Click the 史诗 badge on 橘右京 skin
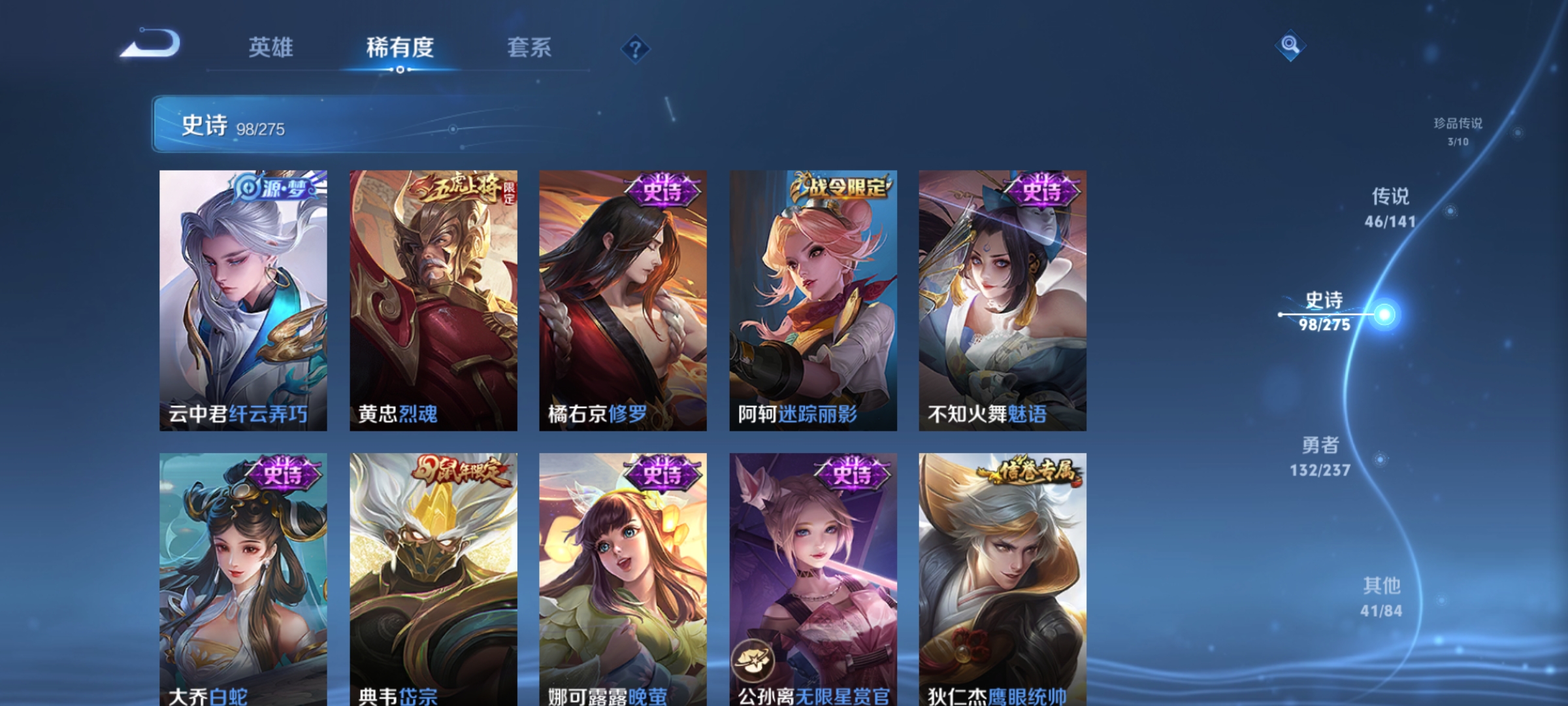The height and width of the screenshot is (706, 1568). point(661,190)
